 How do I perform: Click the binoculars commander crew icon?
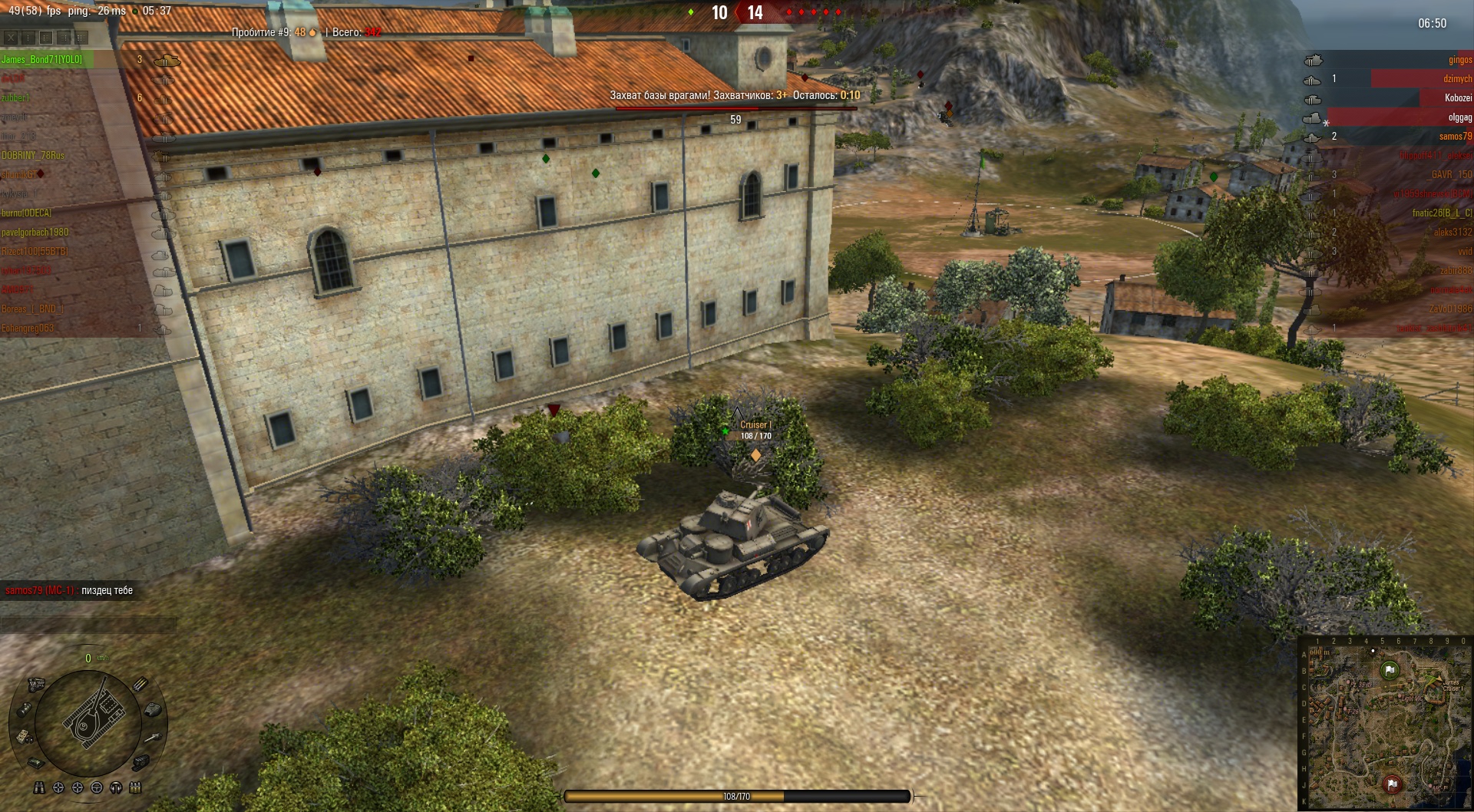[x=39, y=787]
